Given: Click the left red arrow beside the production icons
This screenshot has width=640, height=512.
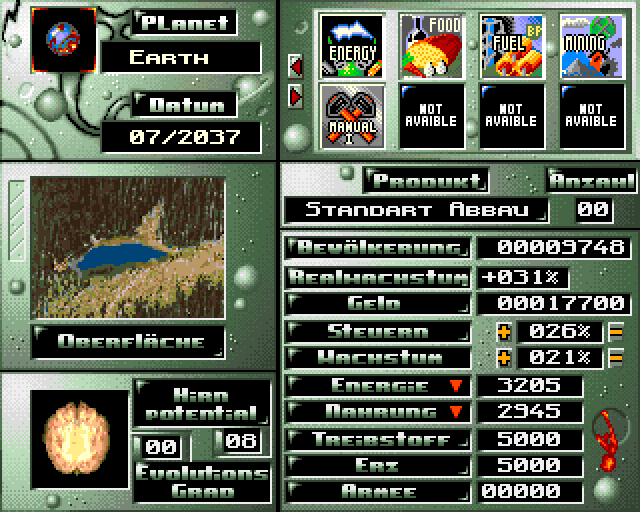Looking at the screenshot, I should point(296,67).
